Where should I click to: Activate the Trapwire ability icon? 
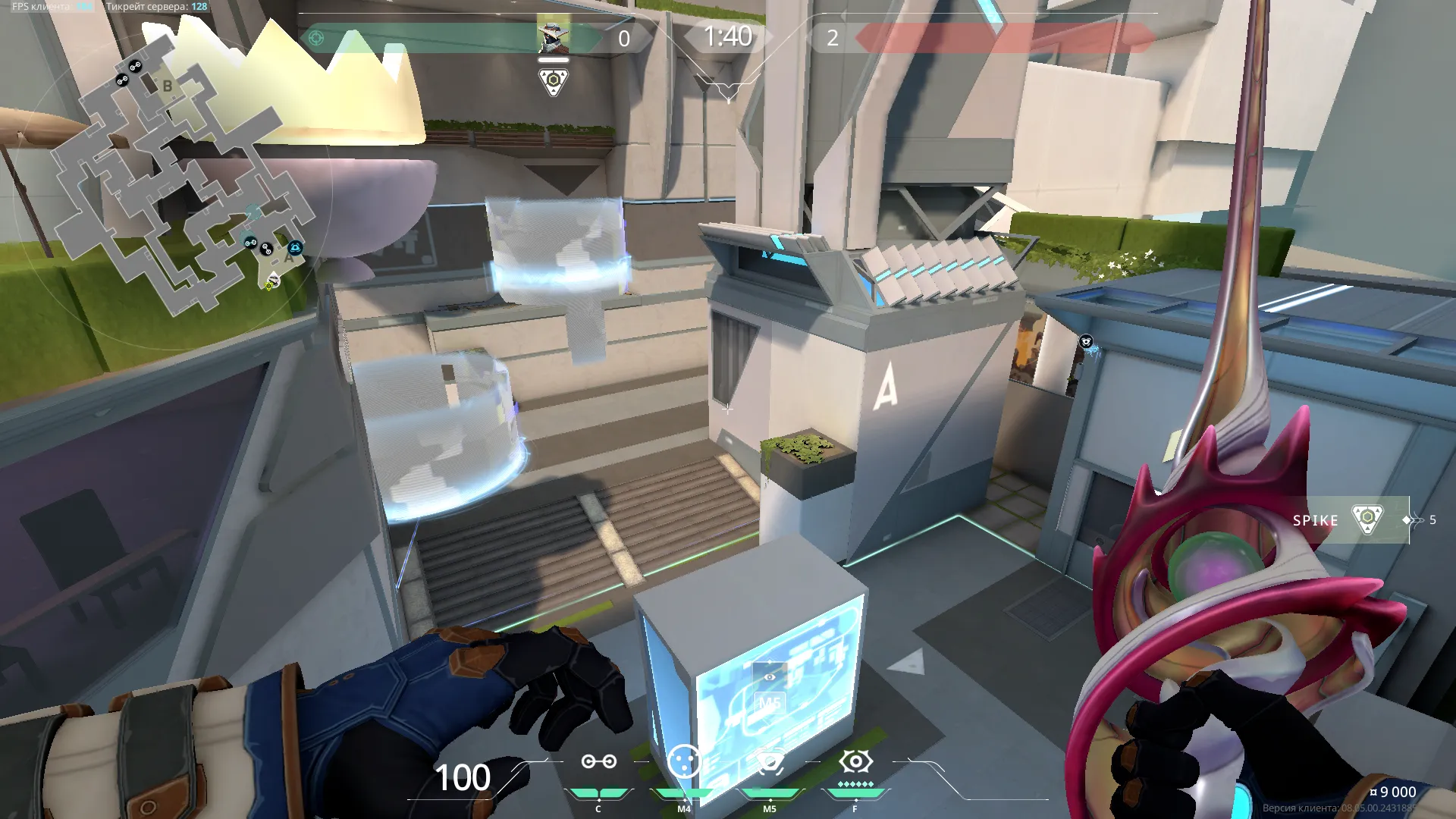coord(598,762)
